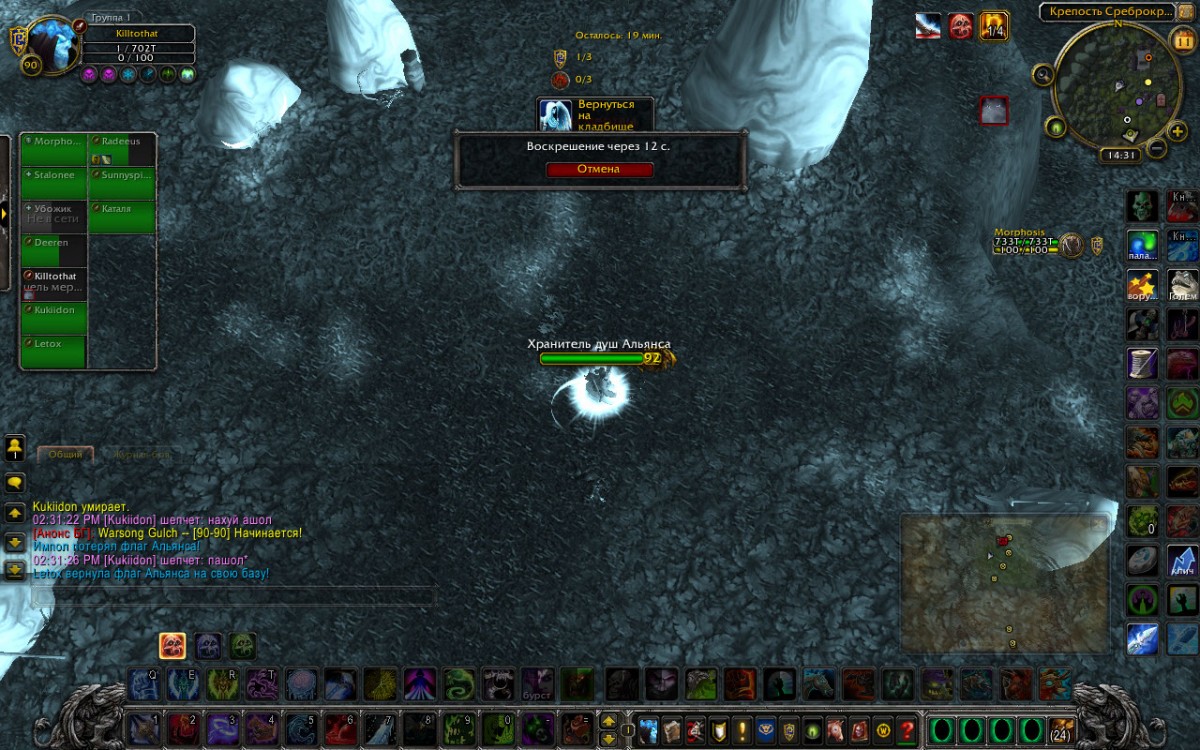Image resolution: width=1200 pixels, height=750 pixels.
Task: Click the 1/4 stacked buff icon
Action: tap(993, 26)
